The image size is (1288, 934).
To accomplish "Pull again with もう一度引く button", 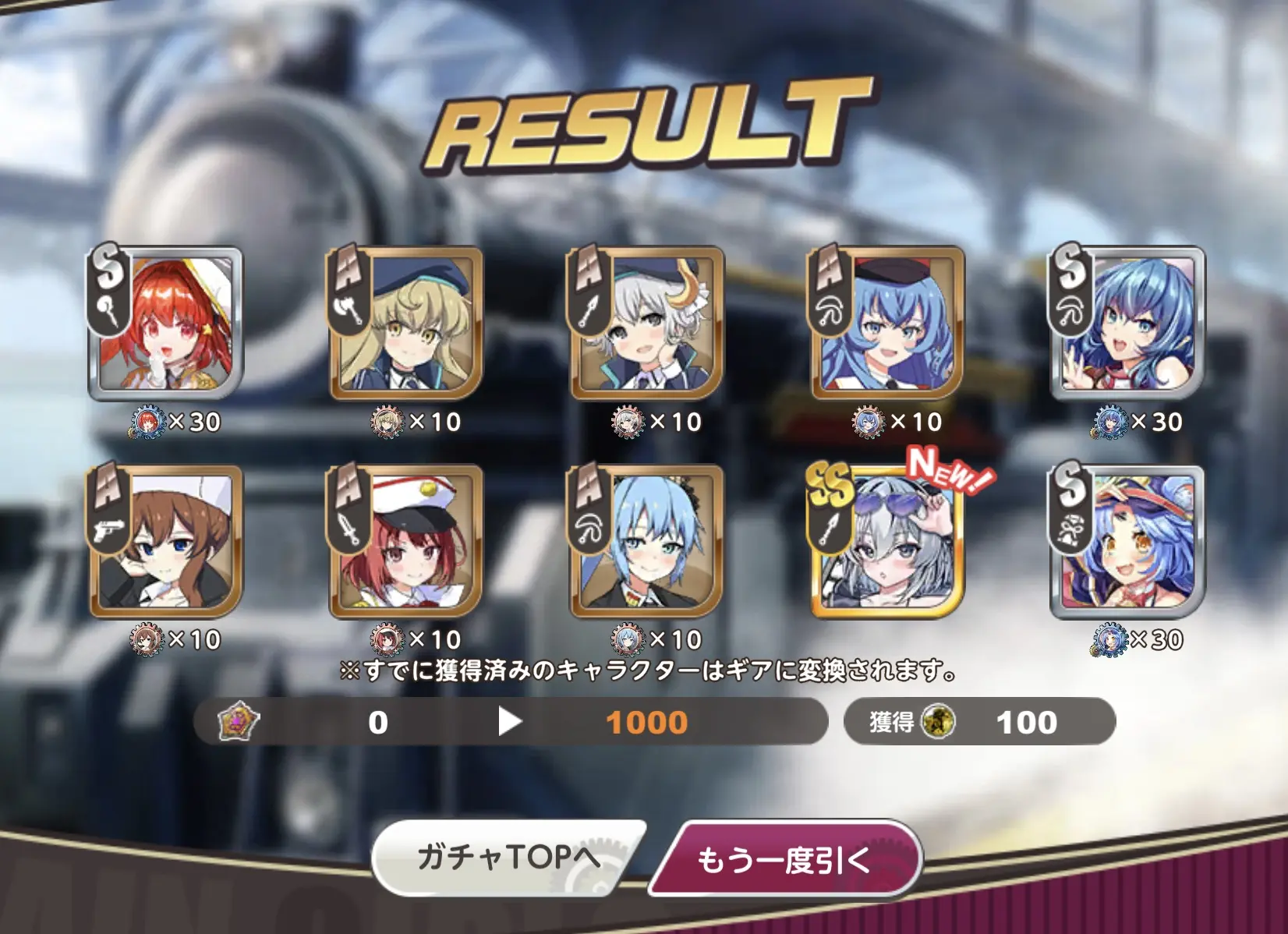I will coord(784,859).
